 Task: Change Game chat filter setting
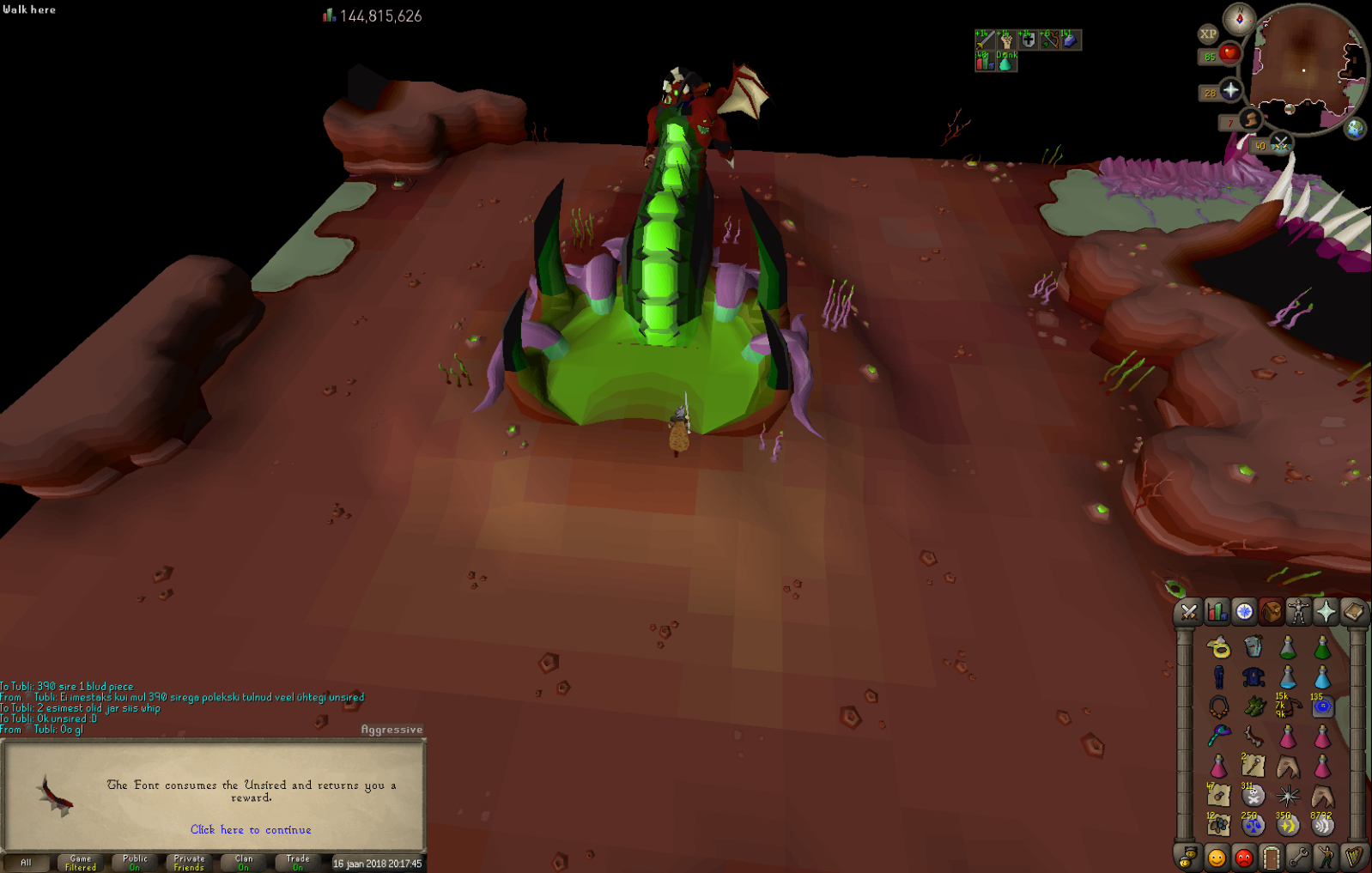pos(80,862)
